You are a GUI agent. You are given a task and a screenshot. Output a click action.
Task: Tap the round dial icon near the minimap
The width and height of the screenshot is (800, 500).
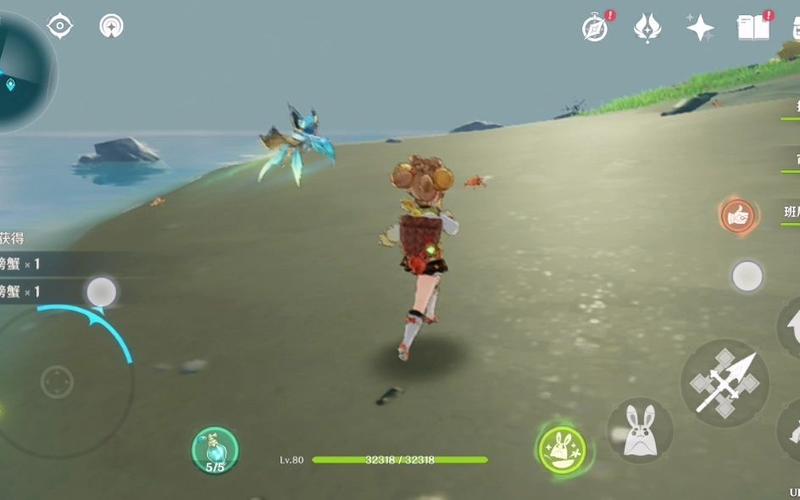(112, 26)
